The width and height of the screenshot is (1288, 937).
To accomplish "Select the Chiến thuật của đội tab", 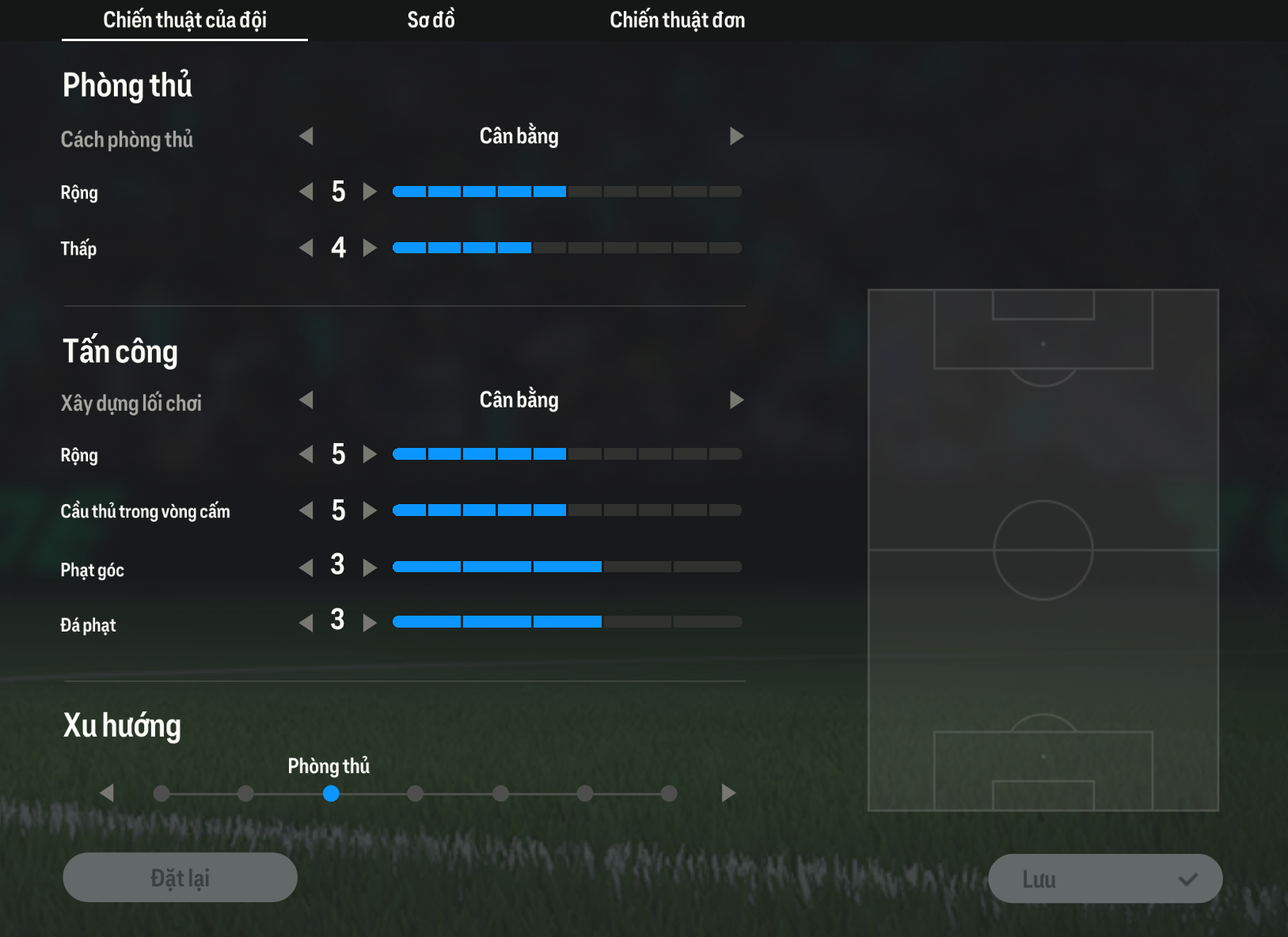I will coord(184,20).
